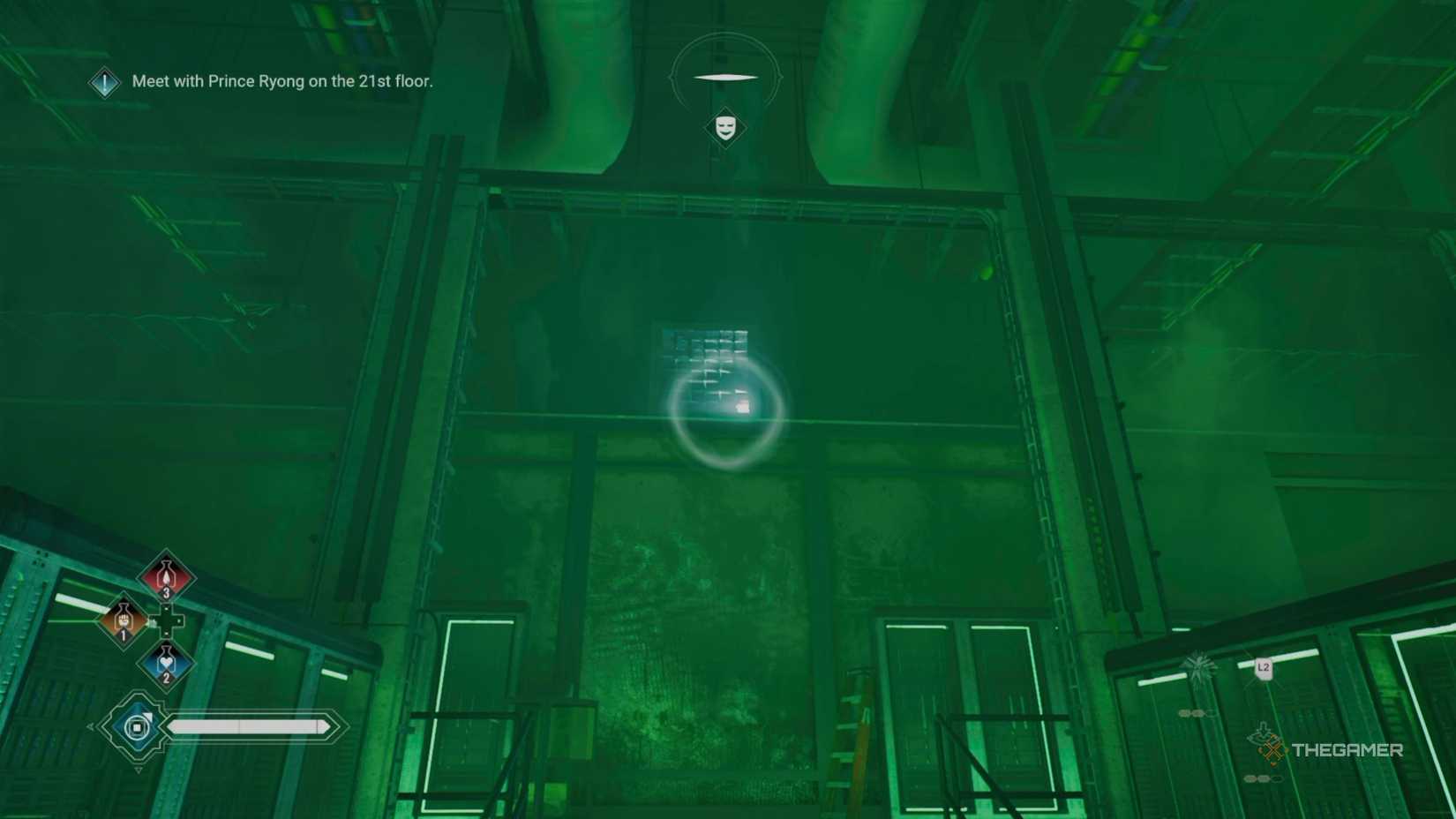Select the blue healing potion in slot 2
Viewport: 1456px width, 819px height.
tap(165, 662)
